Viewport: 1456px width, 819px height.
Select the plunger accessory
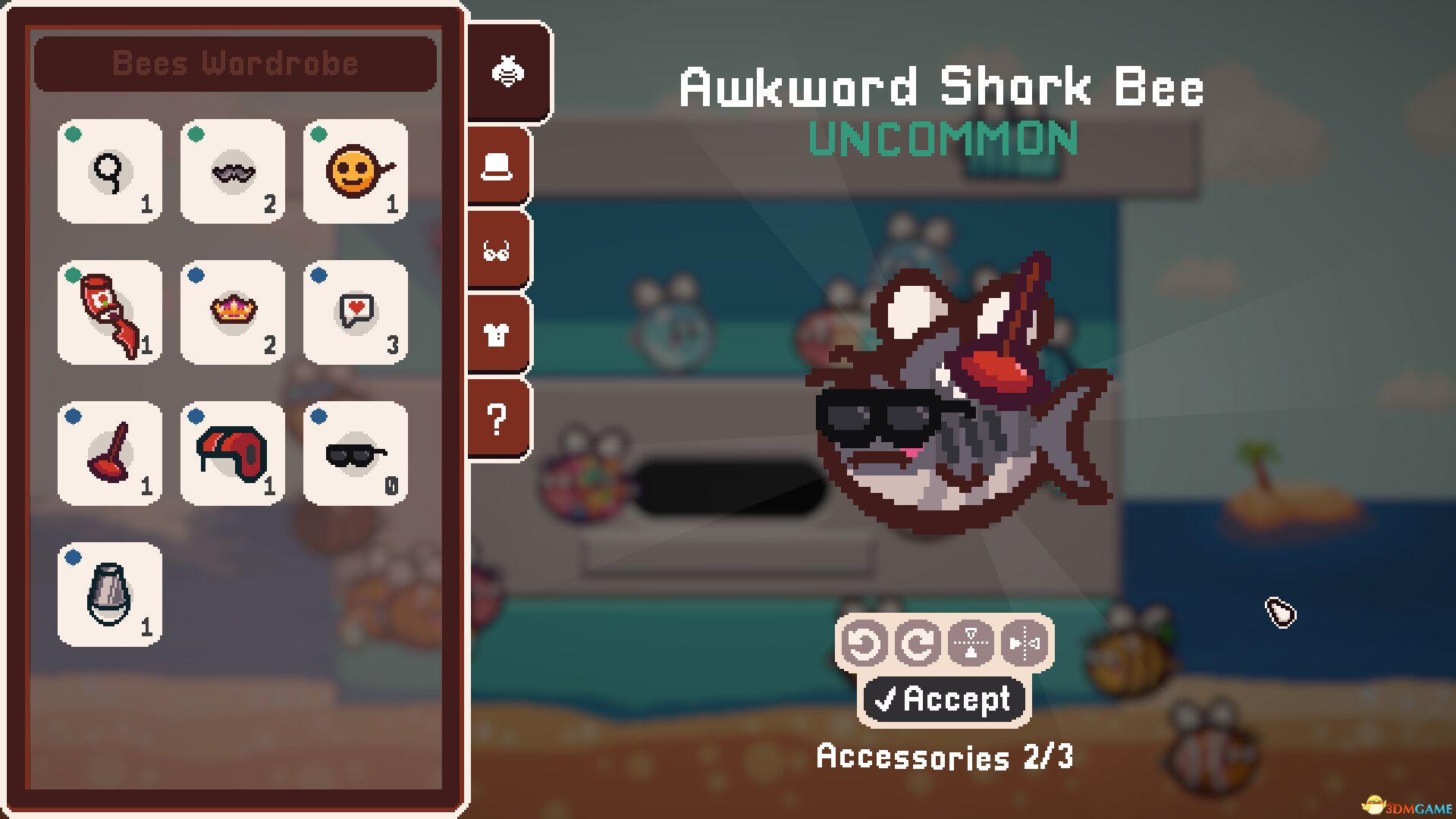point(109,455)
